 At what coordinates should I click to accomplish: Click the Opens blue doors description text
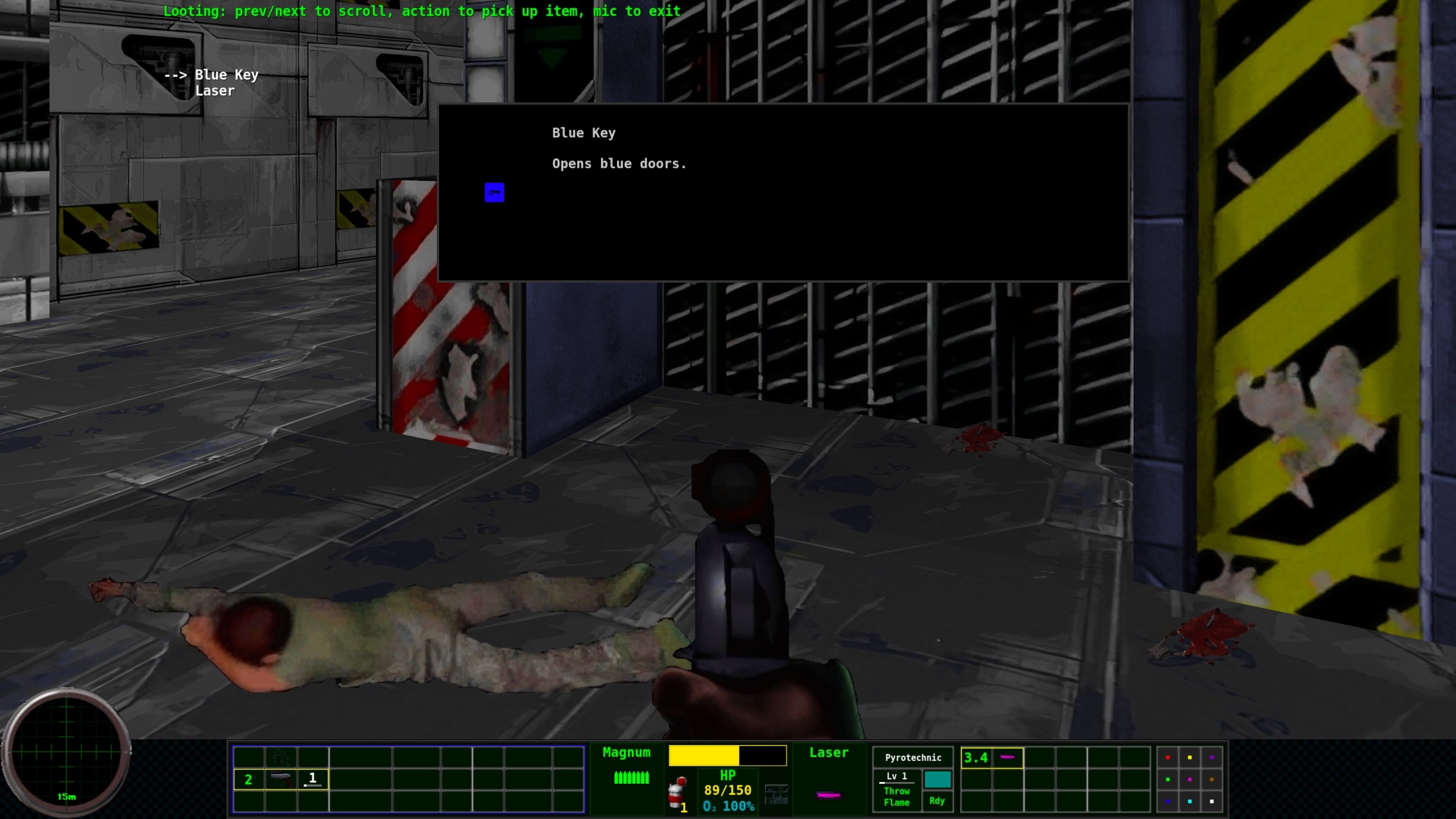pyautogui.click(x=619, y=163)
